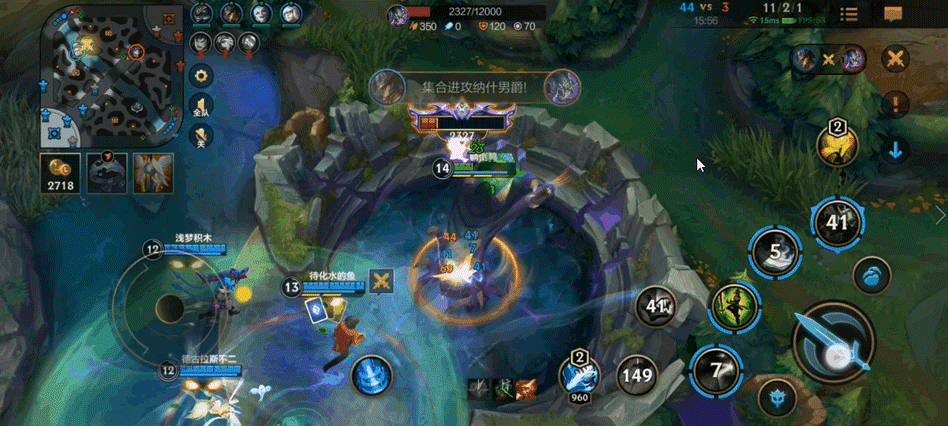Send the orange exclamation danger ping
Viewport: 948px width, 426px height.
(895, 104)
